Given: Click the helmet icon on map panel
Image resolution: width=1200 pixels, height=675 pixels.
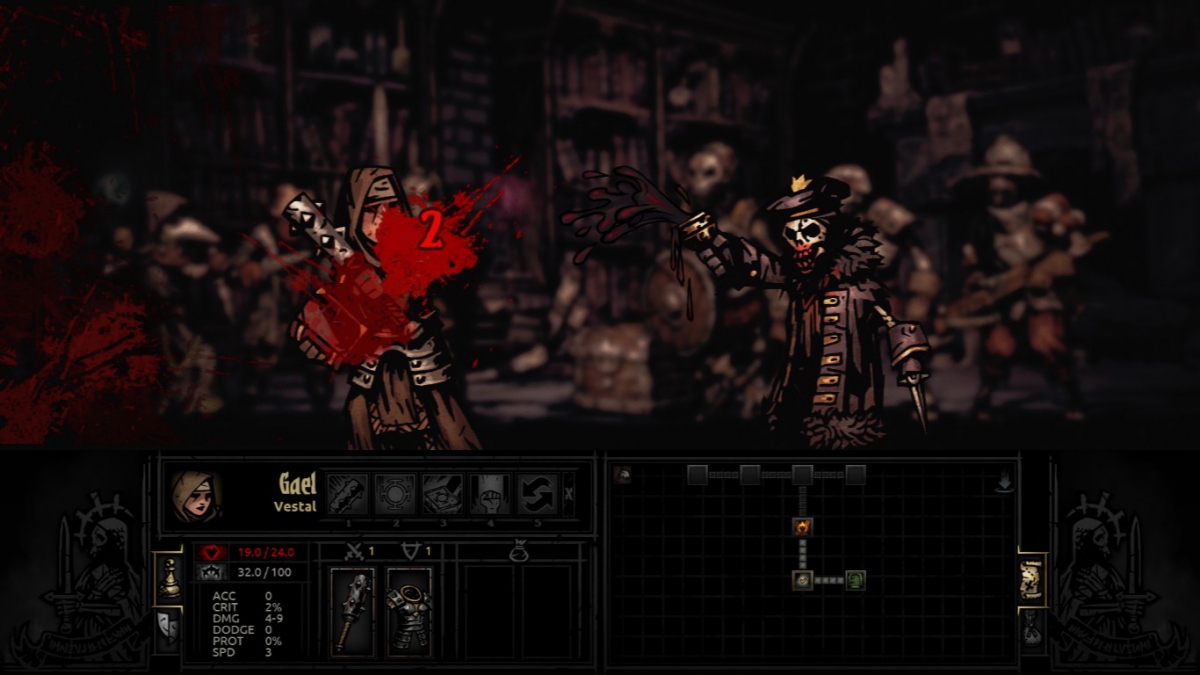Looking at the screenshot, I should pos(623,475).
